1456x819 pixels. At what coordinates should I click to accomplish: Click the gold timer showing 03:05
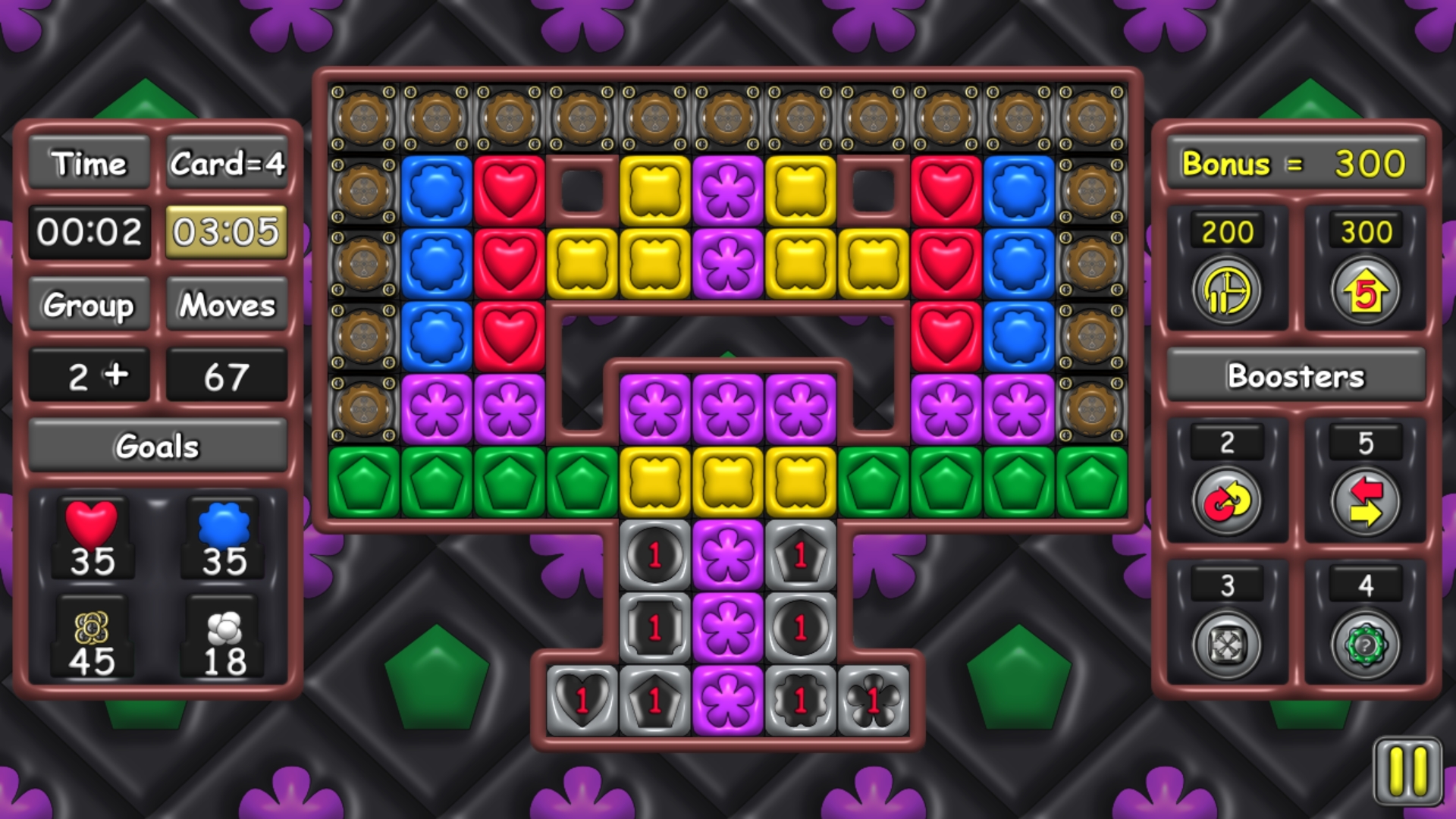pyautogui.click(x=227, y=233)
